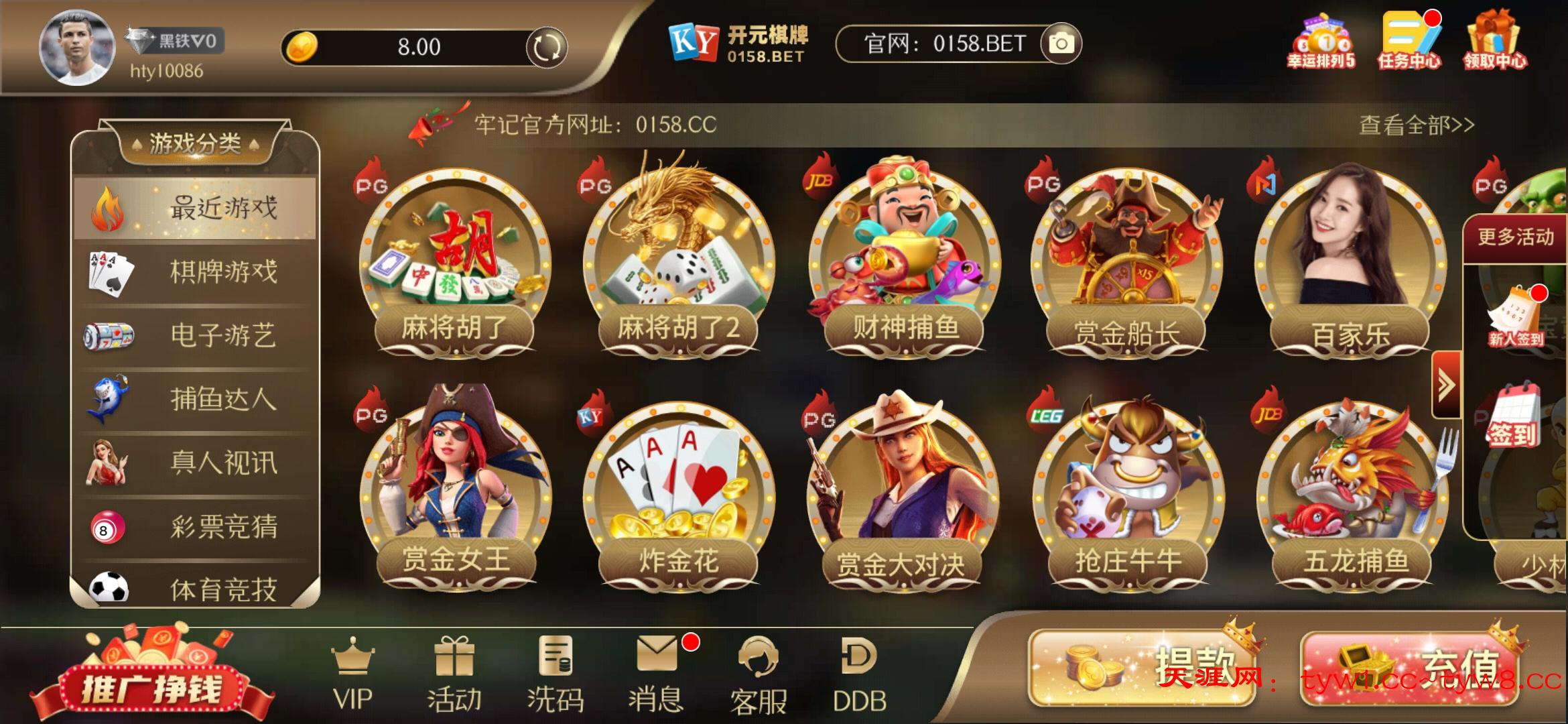
Task: Open the 幸运排列5 lottery icon
Action: (1321, 42)
